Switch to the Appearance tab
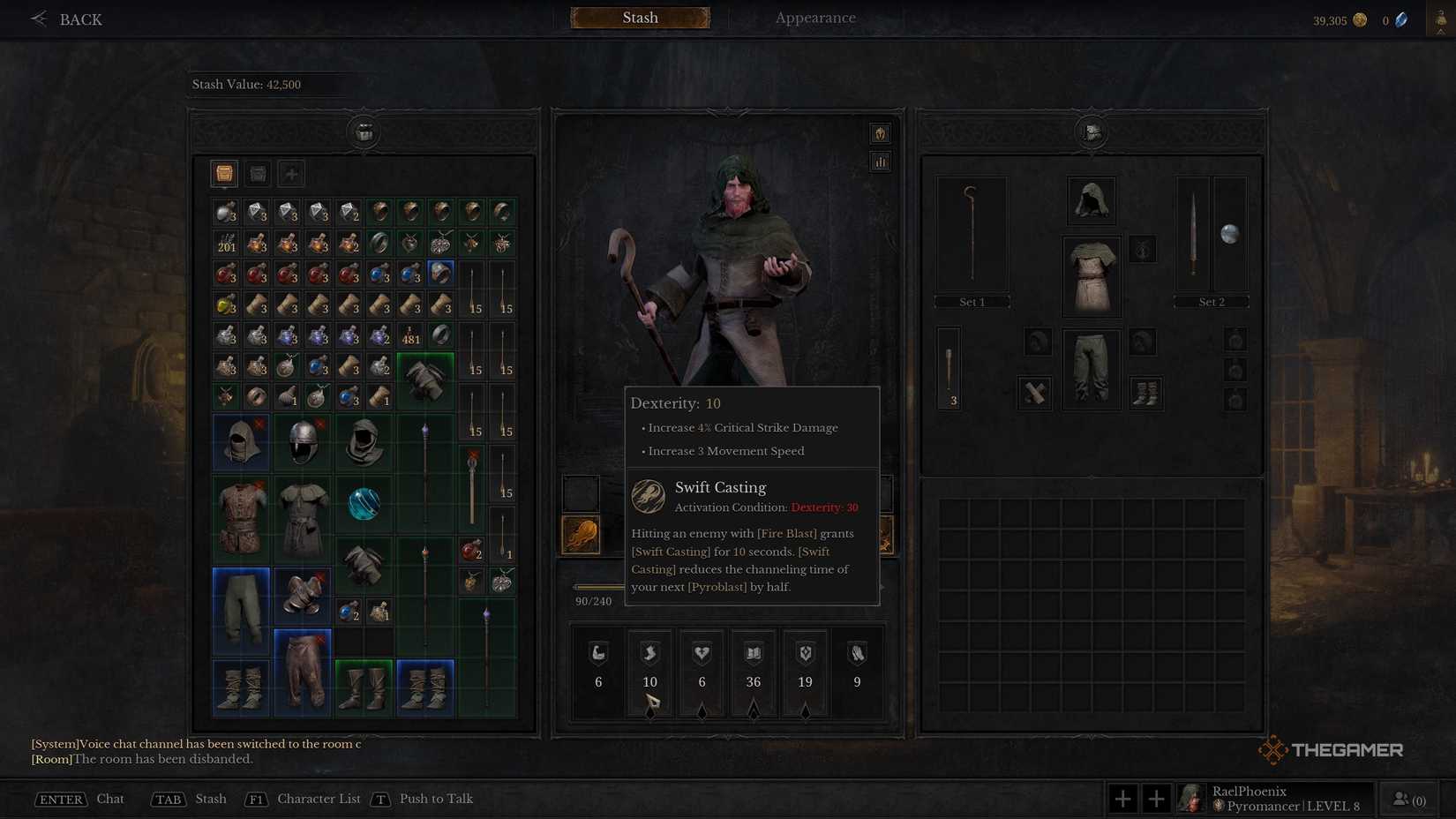The height and width of the screenshot is (819, 1456). pos(814,17)
